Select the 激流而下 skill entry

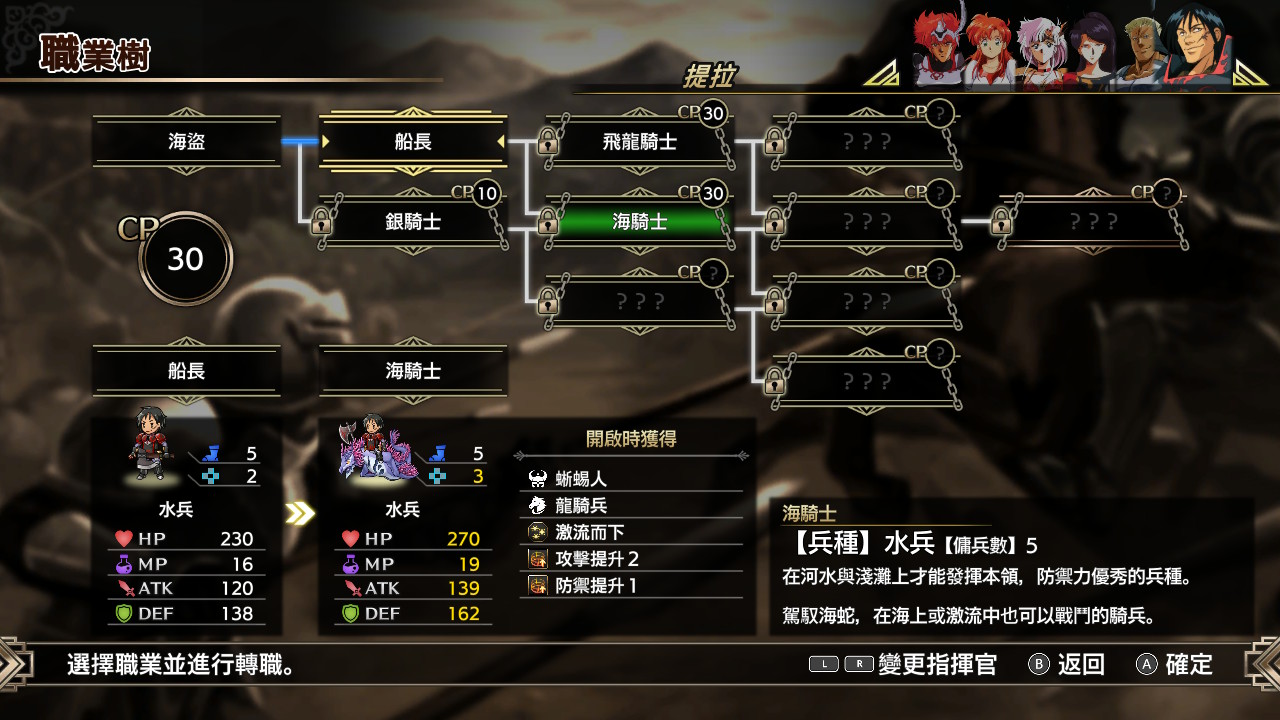(x=632, y=532)
